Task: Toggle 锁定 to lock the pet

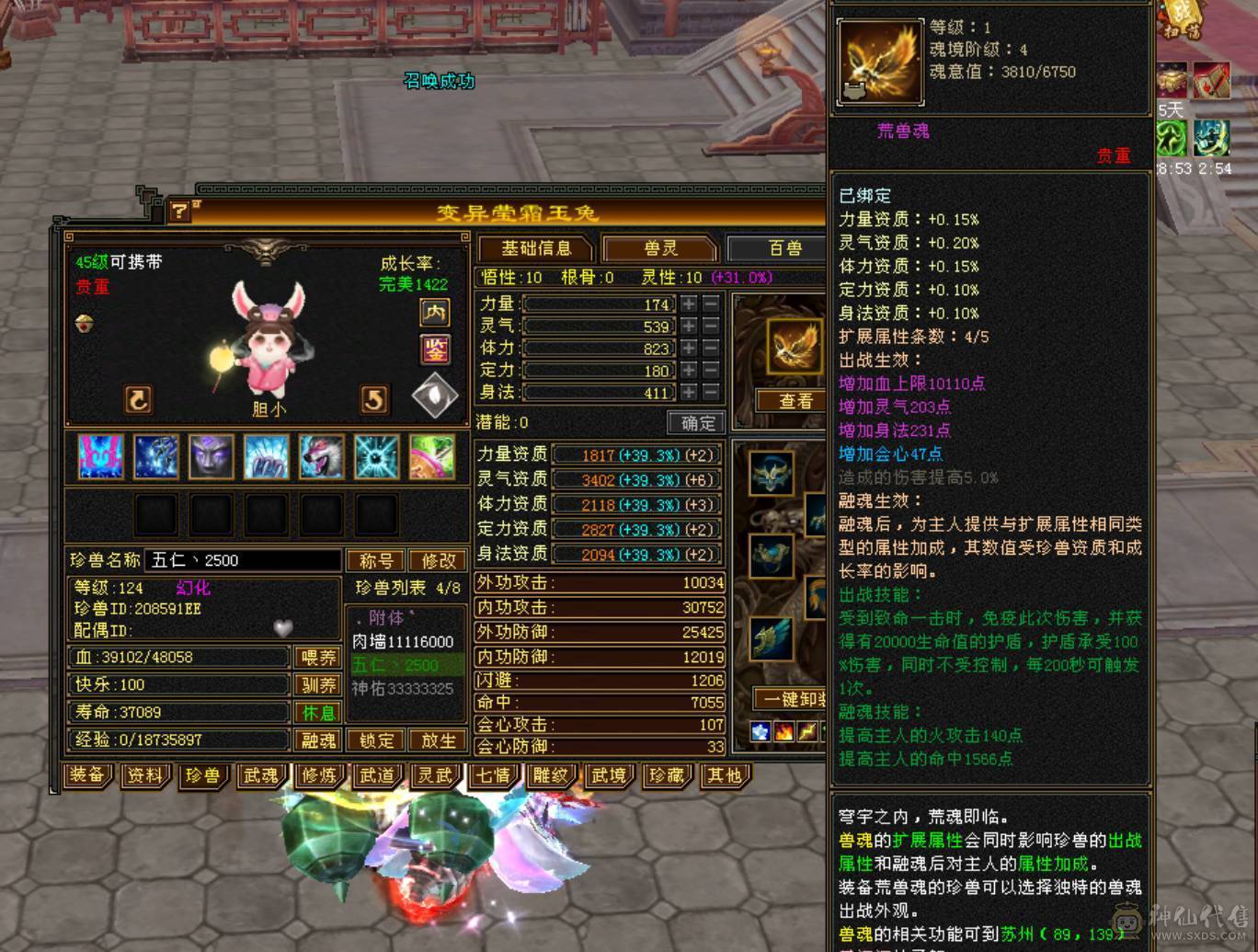Action: (x=377, y=740)
